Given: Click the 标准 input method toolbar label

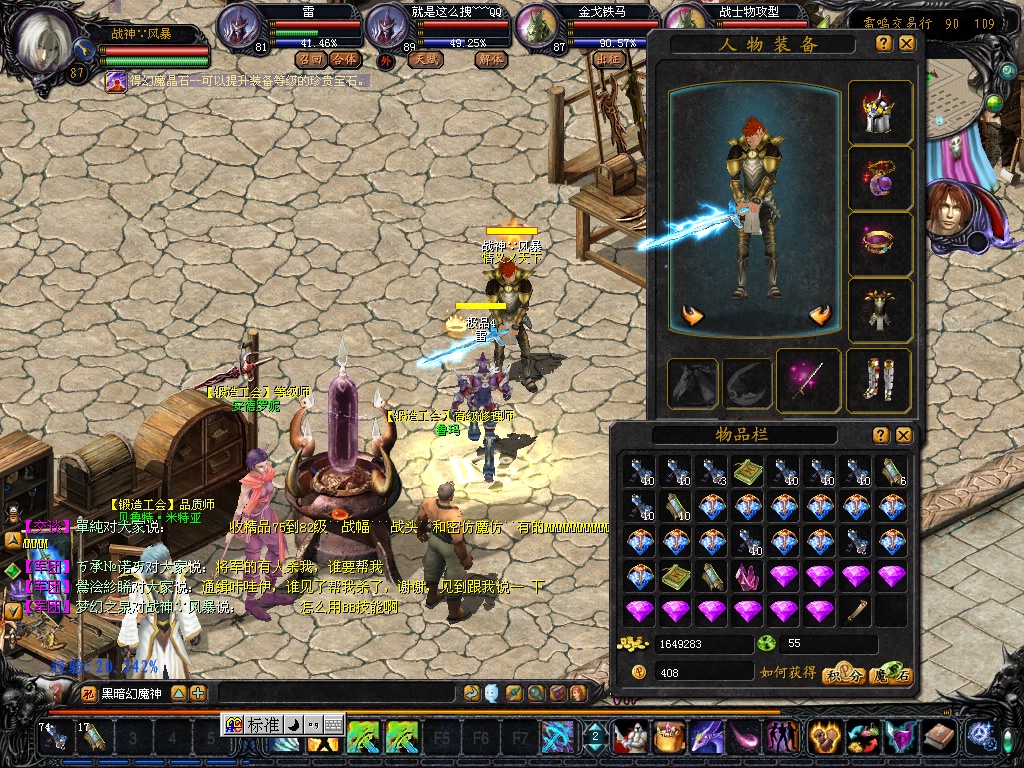Looking at the screenshot, I should (x=263, y=725).
